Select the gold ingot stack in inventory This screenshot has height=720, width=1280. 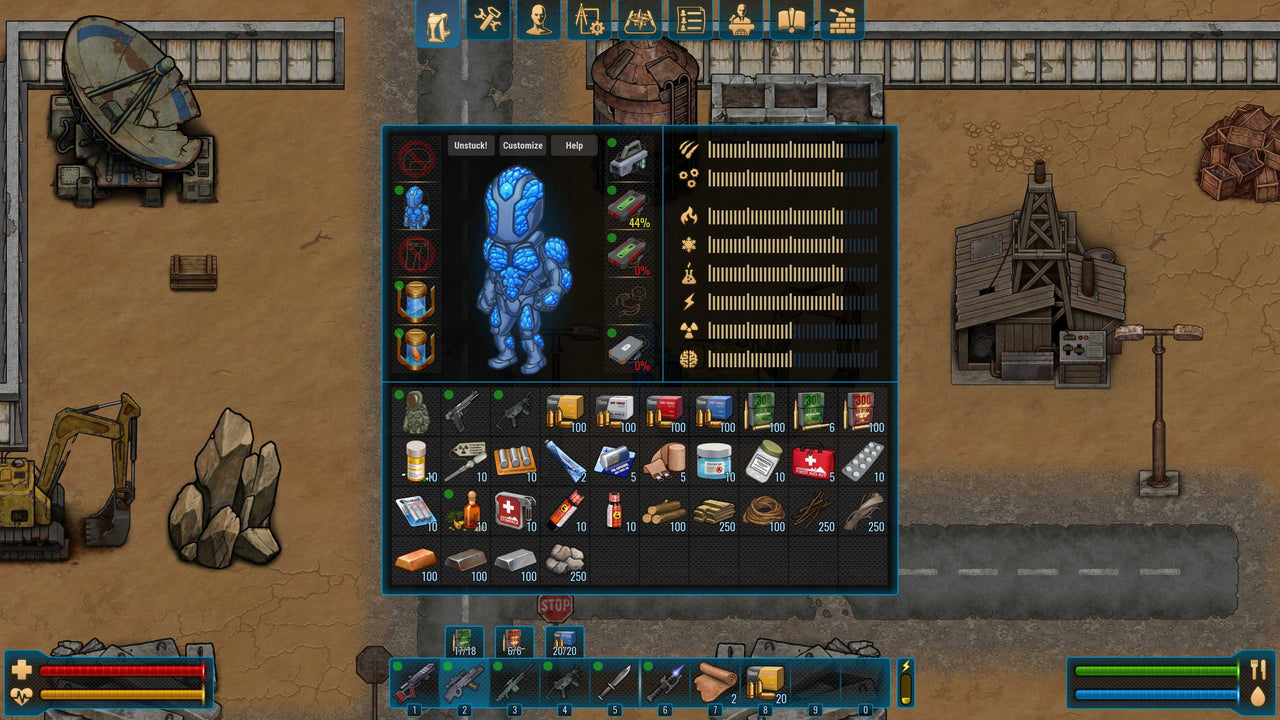click(x=415, y=560)
